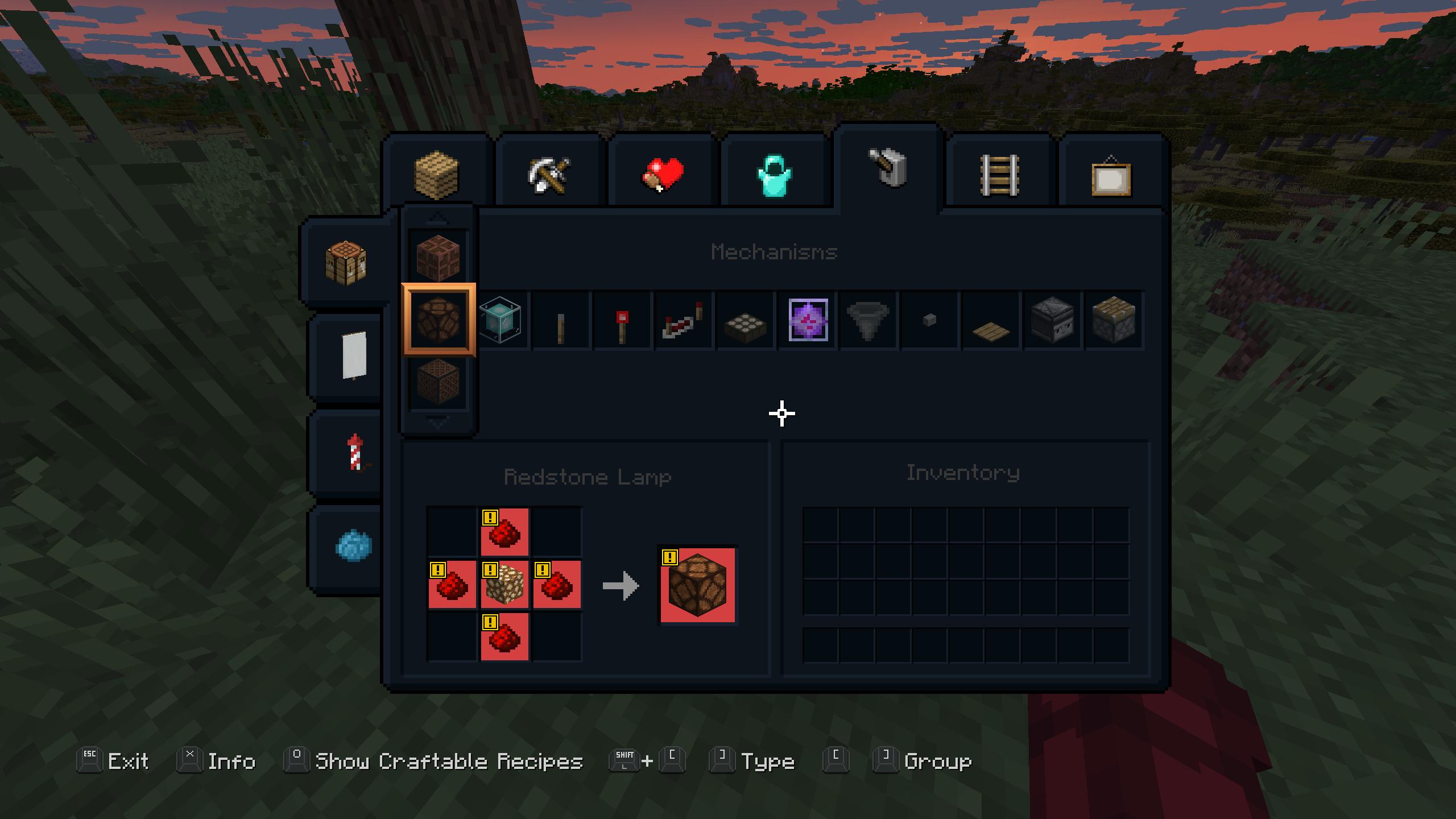Select the beacon recipe
The height and width of the screenshot is (819, 1456).
click(500, 320)
